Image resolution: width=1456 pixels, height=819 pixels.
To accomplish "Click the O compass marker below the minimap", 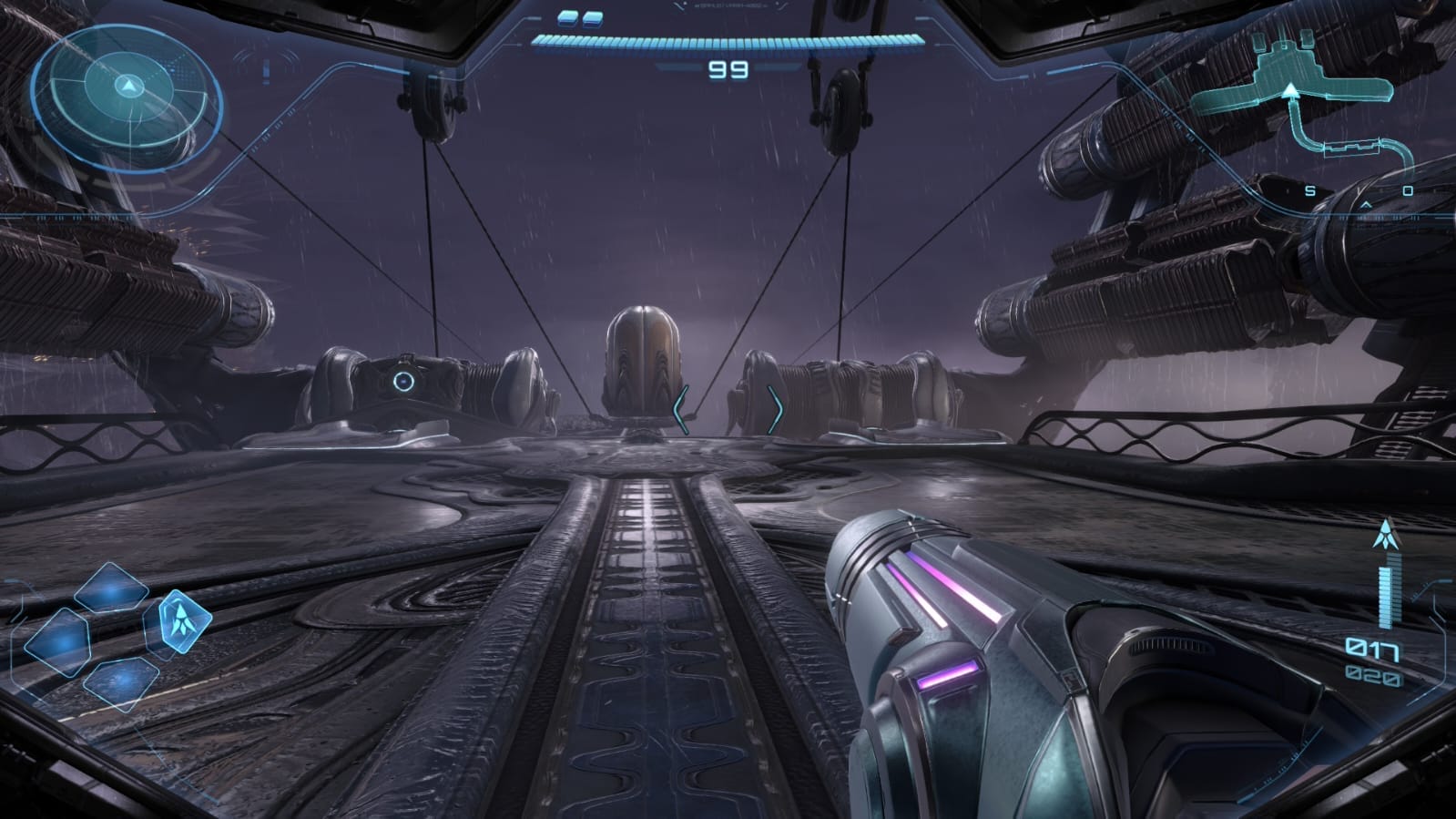I will tap(1406, 189).
